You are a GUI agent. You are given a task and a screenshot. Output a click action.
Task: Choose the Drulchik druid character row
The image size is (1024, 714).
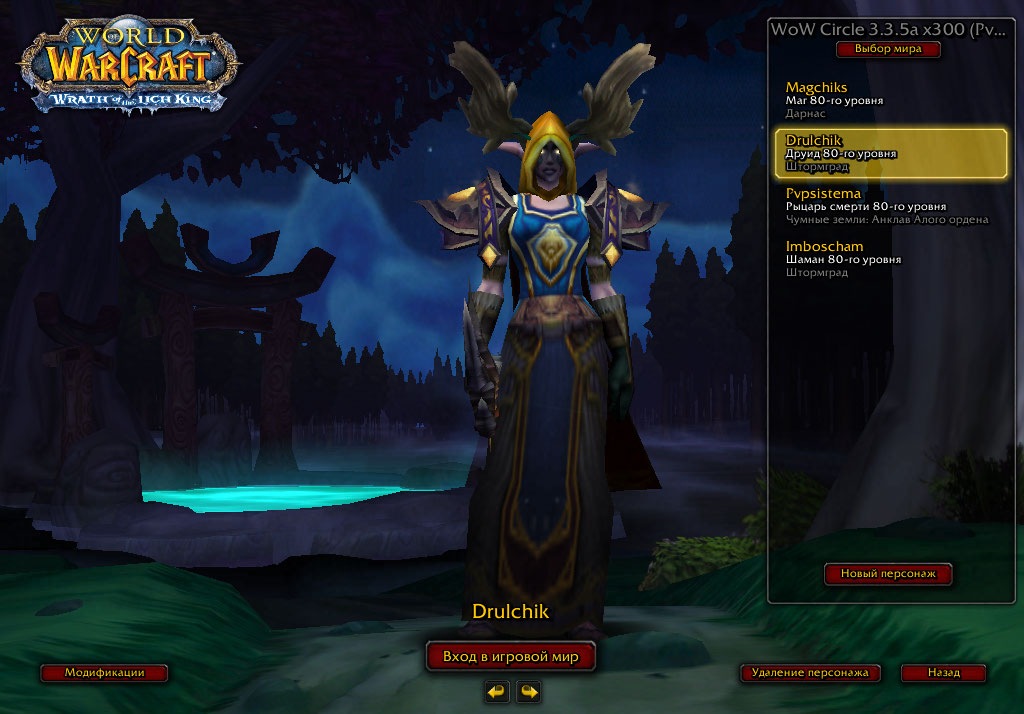[x=890, y=154]
